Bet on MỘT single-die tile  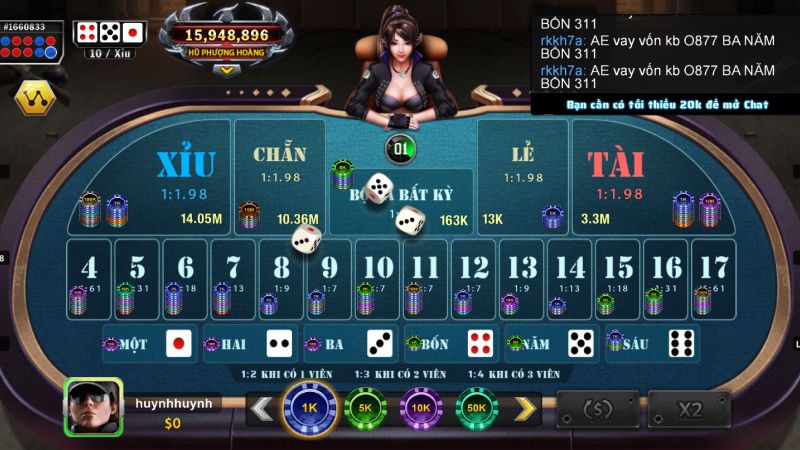(x=150, y=343)
